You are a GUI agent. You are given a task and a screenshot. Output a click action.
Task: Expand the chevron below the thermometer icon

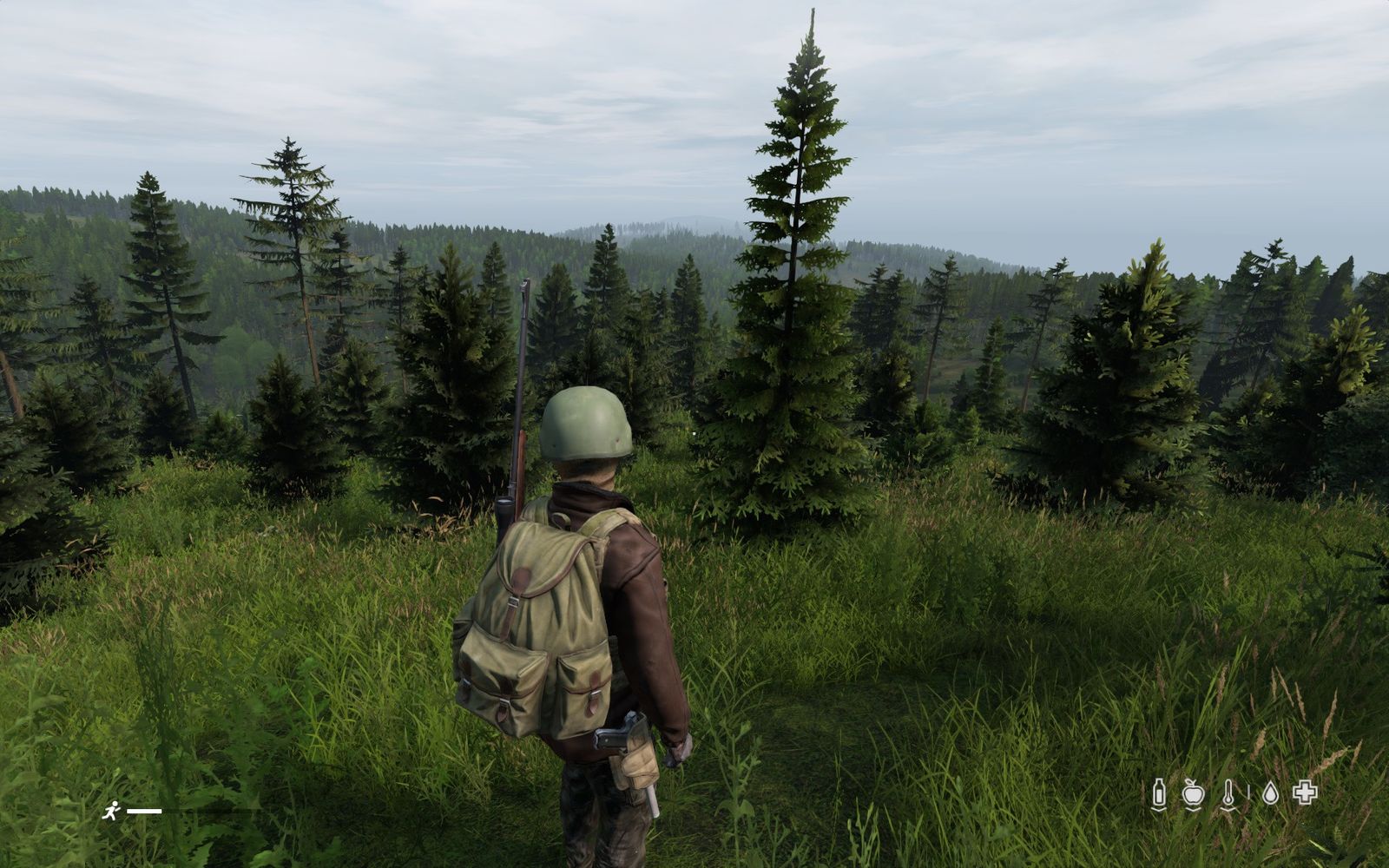pos(1228,809)
